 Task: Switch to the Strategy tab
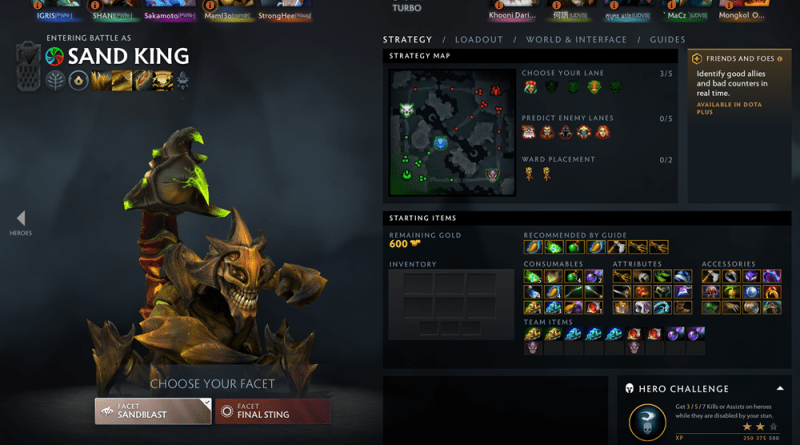407,40
